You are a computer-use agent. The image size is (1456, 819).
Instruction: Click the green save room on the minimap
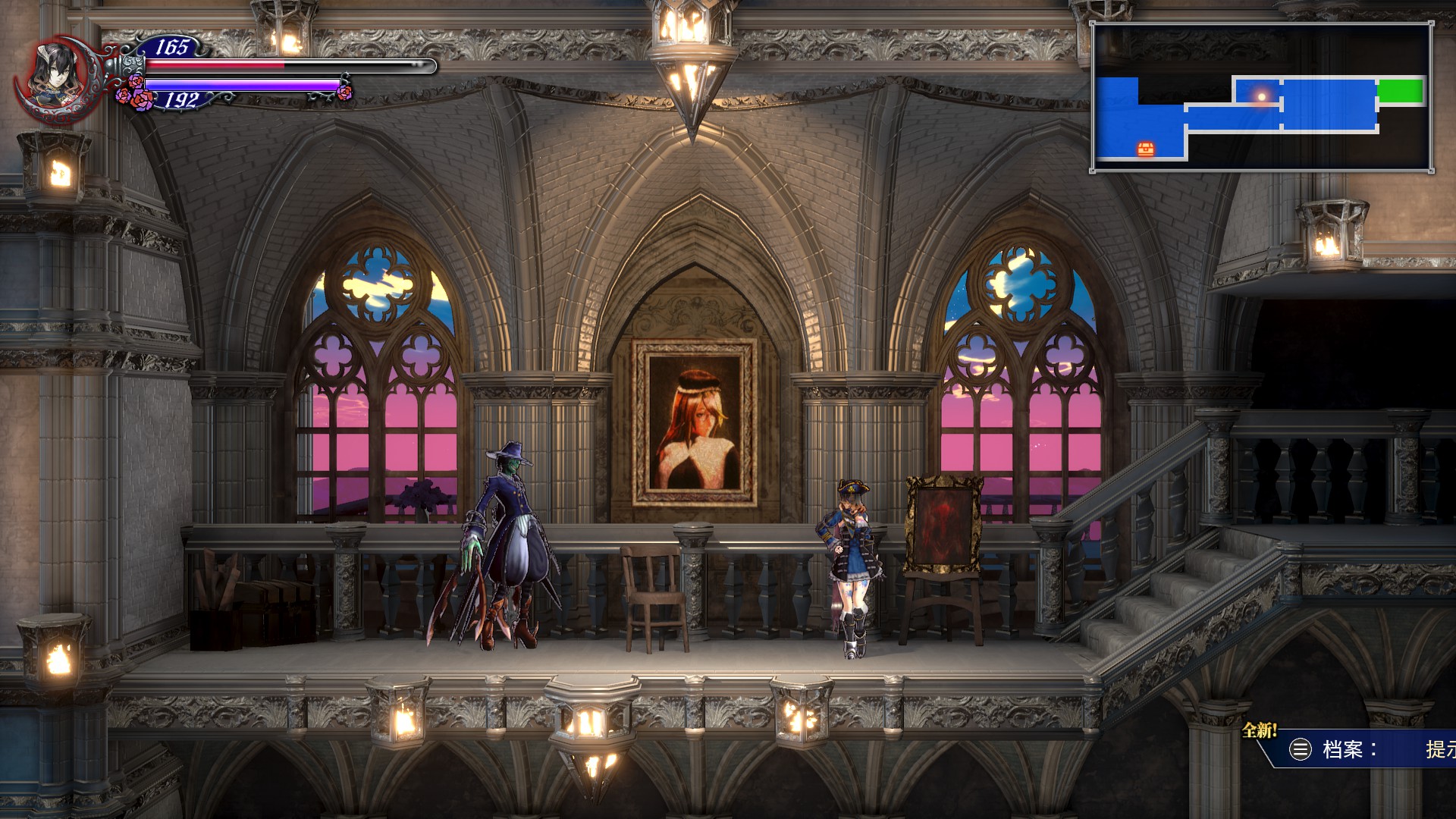[1401, 91]
